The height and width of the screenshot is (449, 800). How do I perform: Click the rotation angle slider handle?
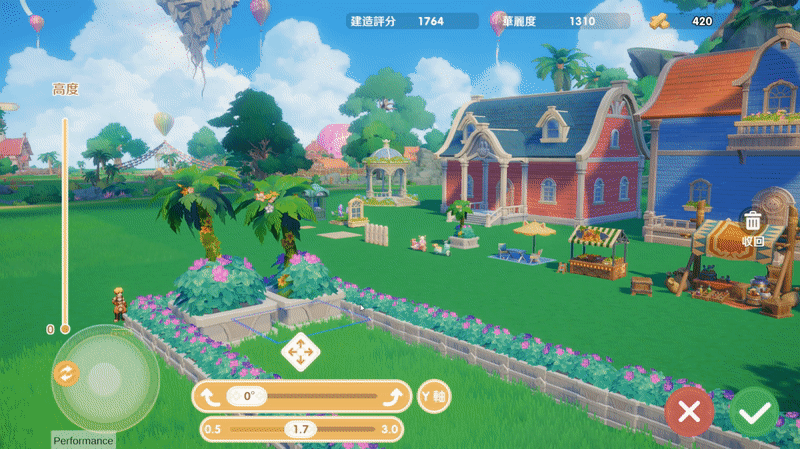247,396
